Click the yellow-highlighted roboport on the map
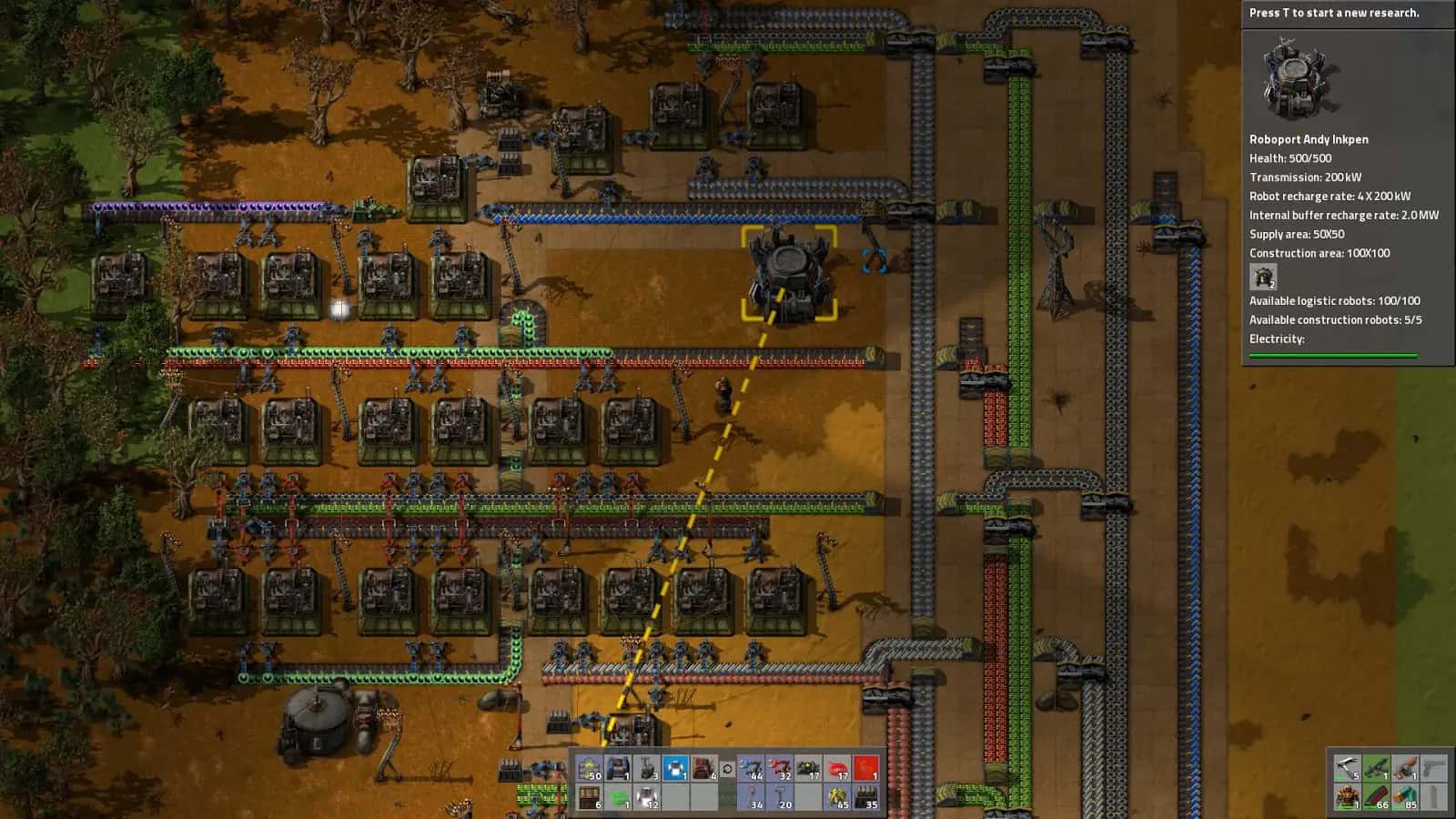The height and width of the screenshot is (819, 1456). (x=790, y=273)
